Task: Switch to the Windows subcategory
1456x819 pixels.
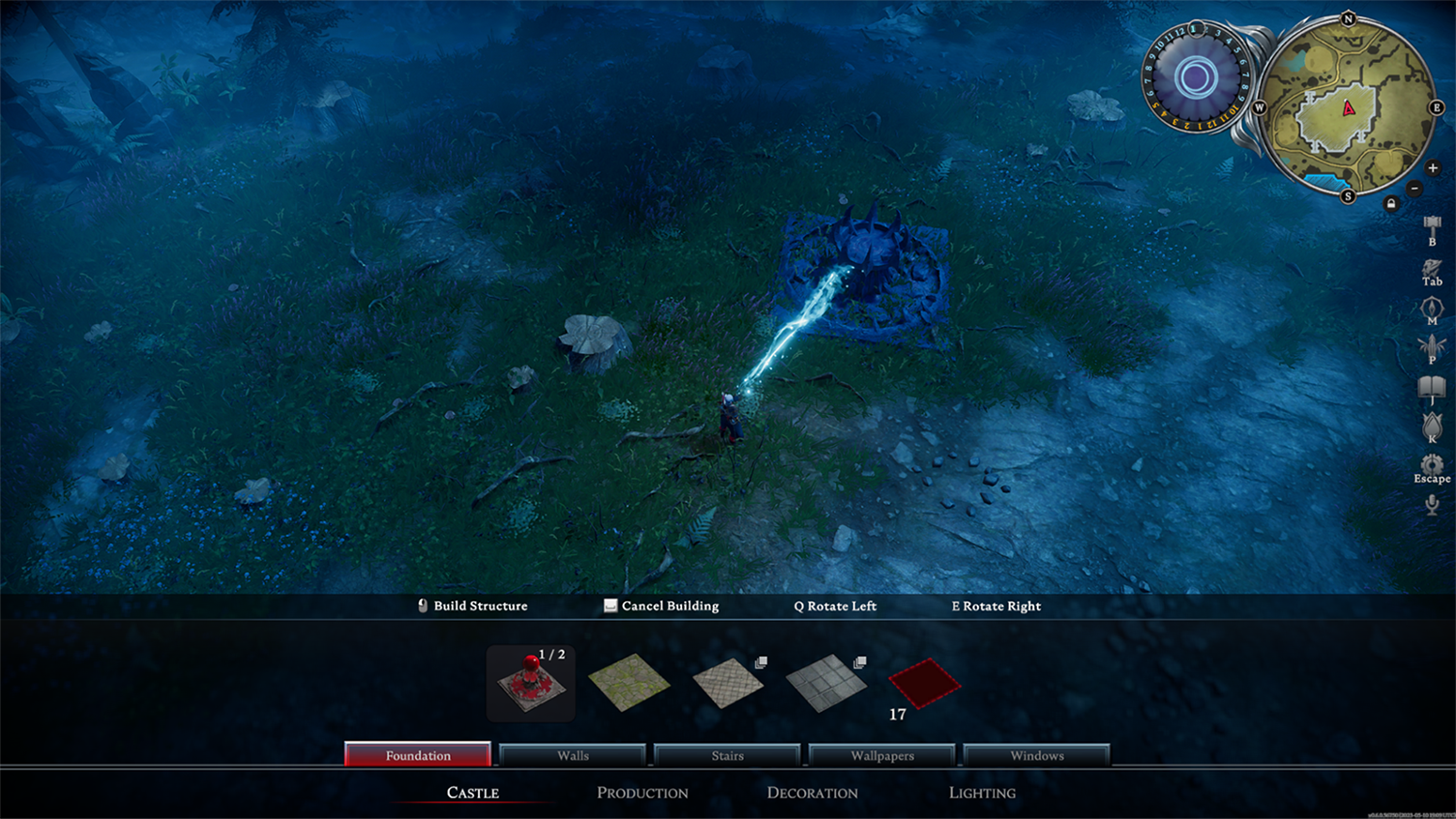Action: click(x=1037, y=755)
